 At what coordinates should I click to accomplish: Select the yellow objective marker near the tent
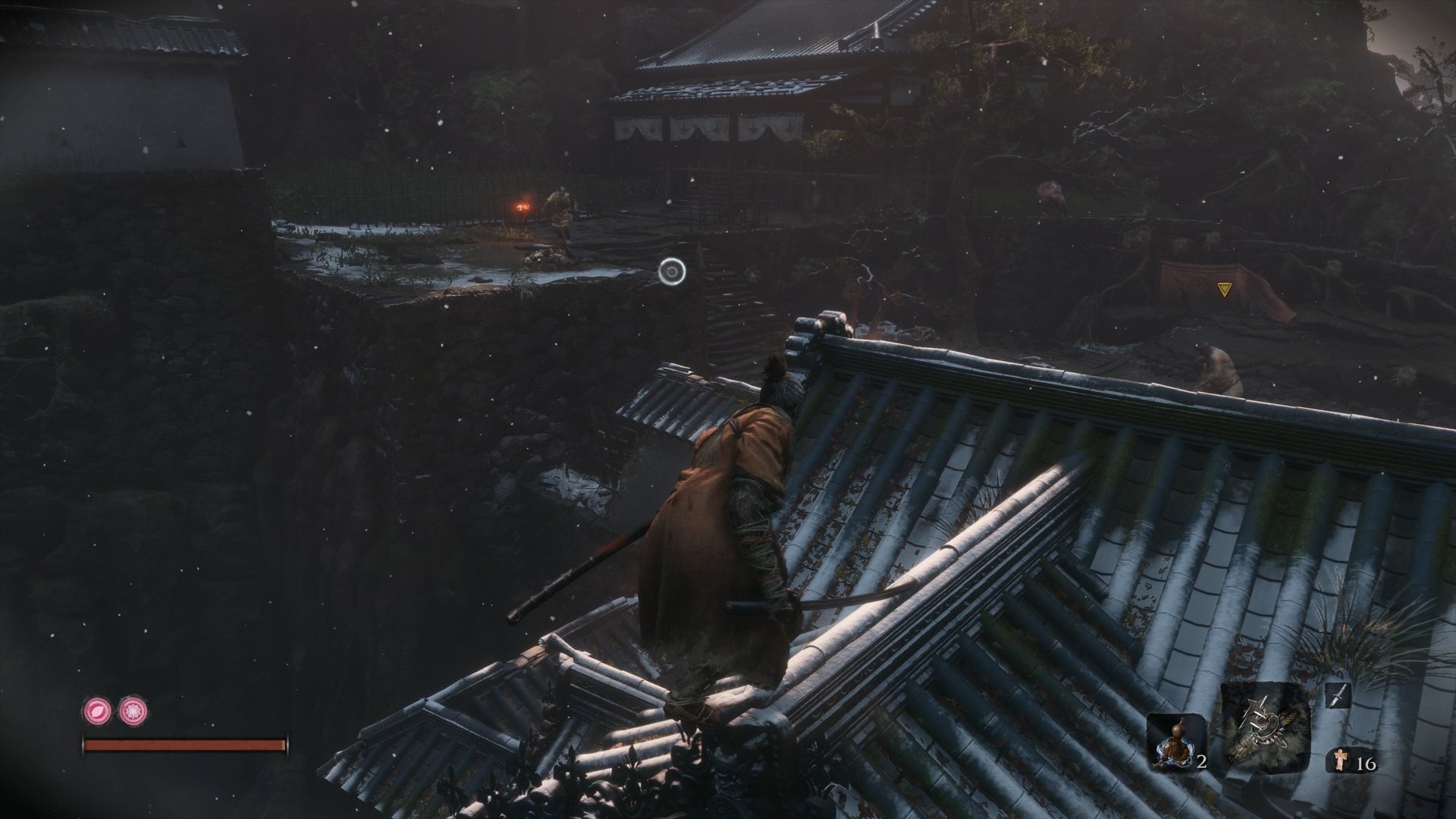1224,287
